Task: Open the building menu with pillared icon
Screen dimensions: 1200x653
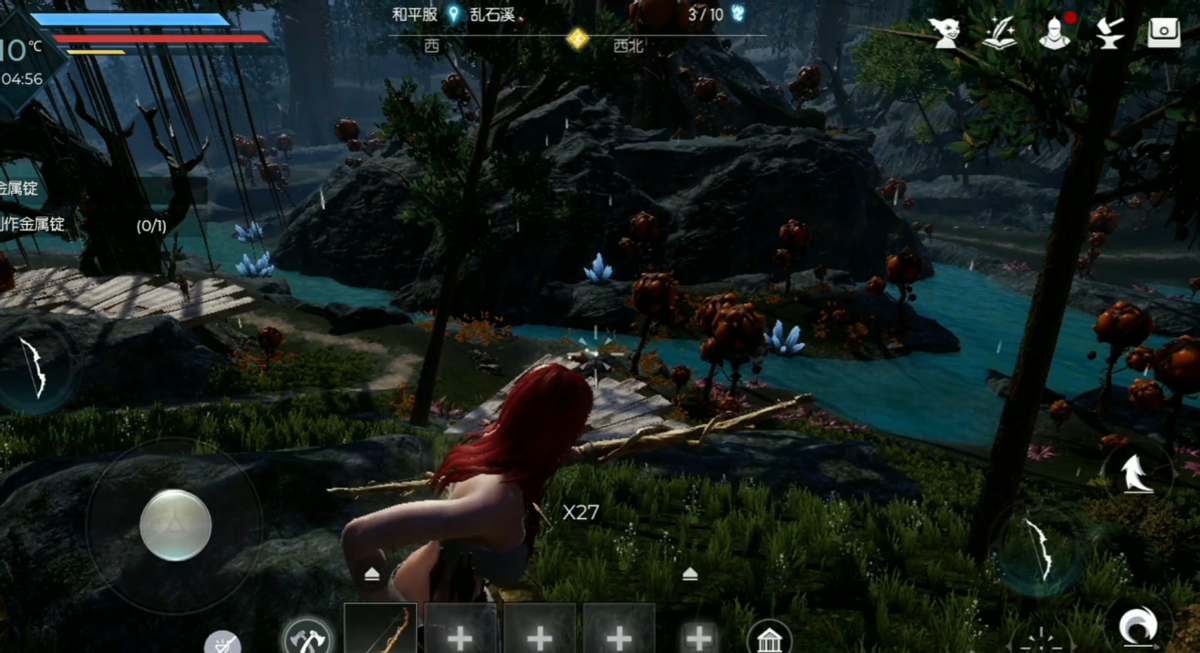Action: click(x=769, y=637)
